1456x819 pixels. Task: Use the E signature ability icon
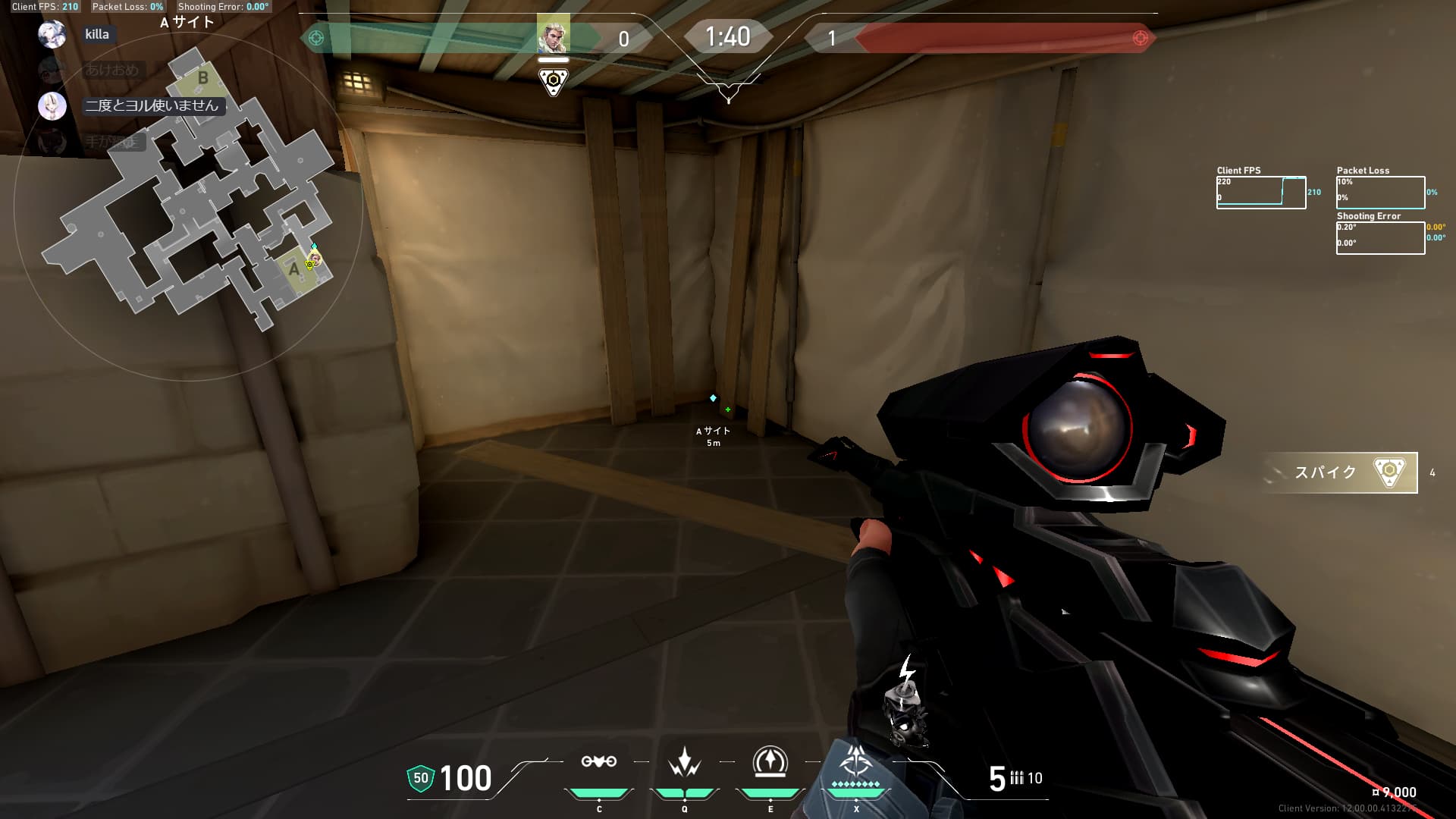pyautogui.click(x=770, y=762)
